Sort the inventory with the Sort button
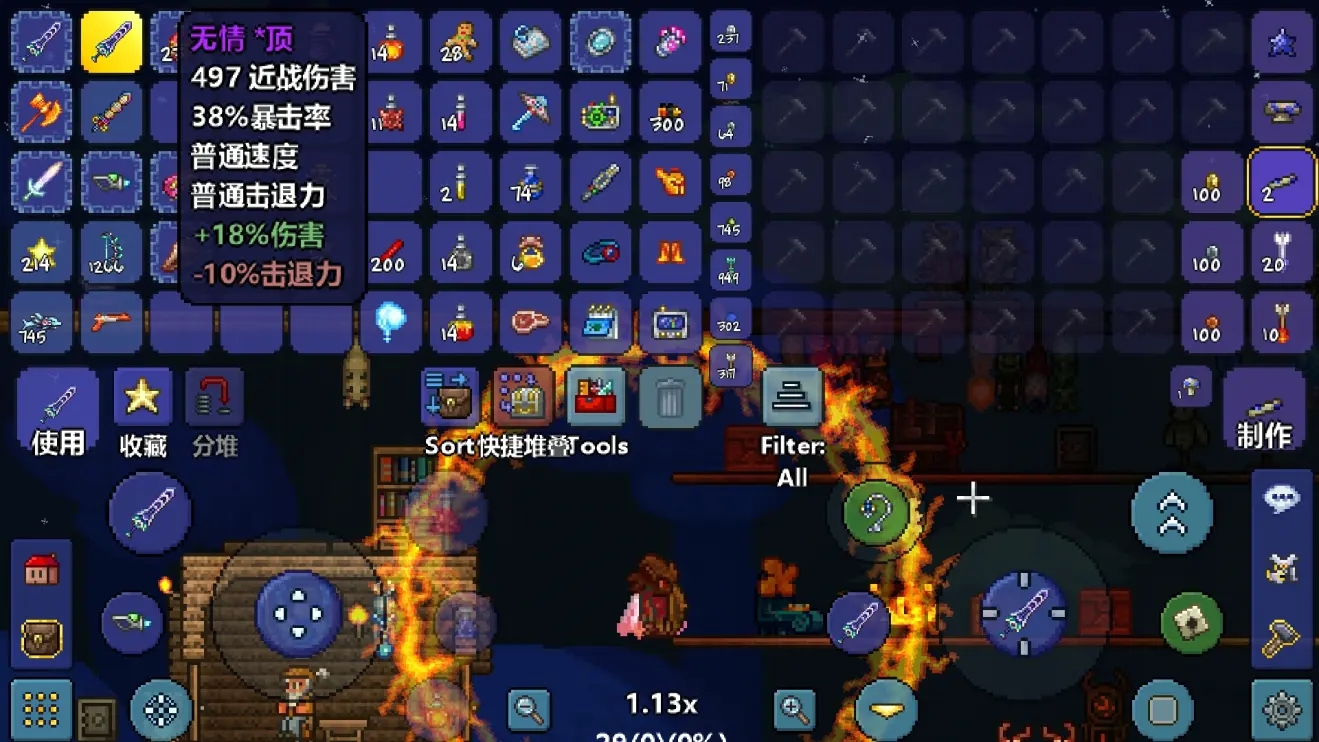1319x742 pixels. tap(449, 398)
